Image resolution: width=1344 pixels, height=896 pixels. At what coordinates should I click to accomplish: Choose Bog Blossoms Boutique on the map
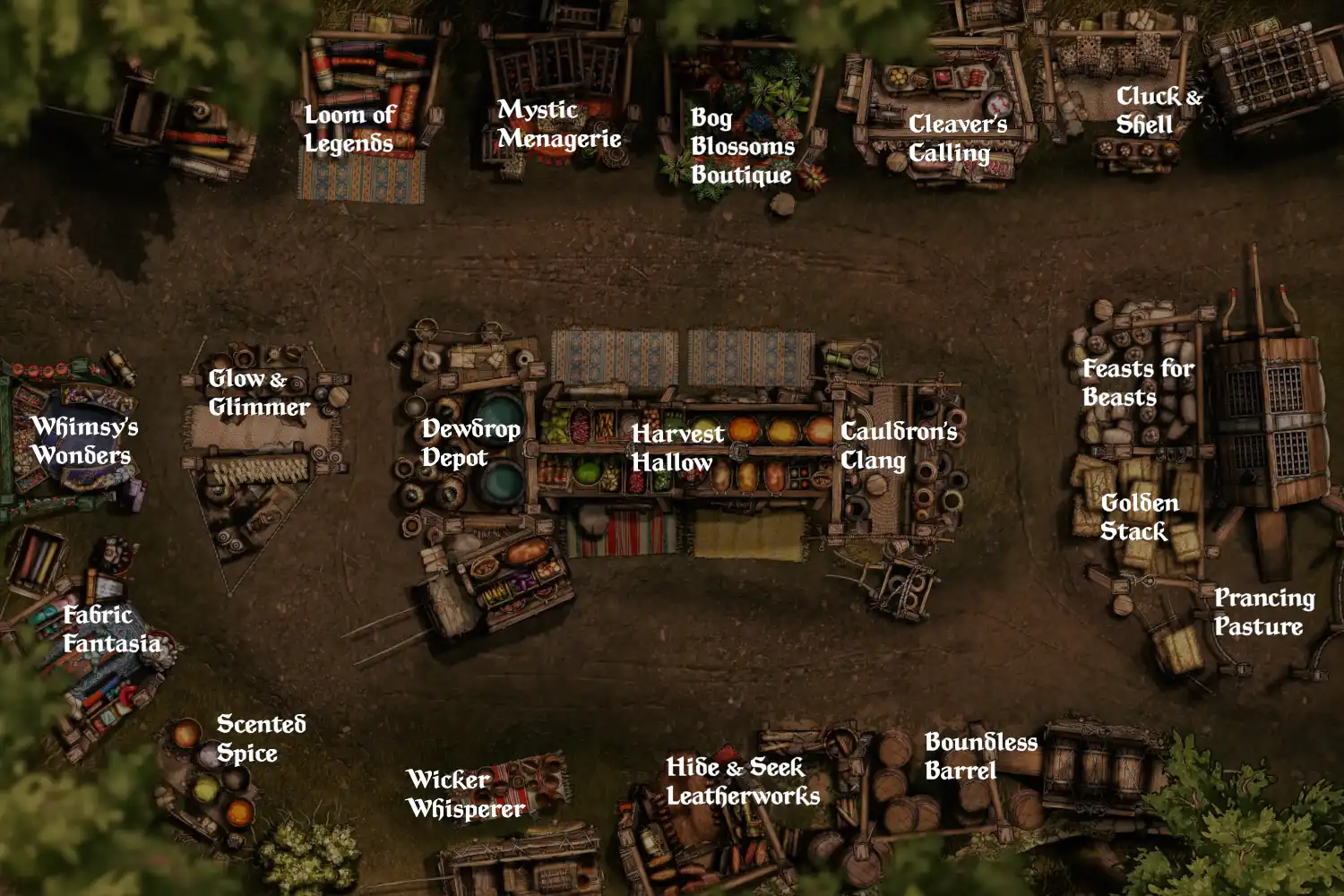[742, 146]
